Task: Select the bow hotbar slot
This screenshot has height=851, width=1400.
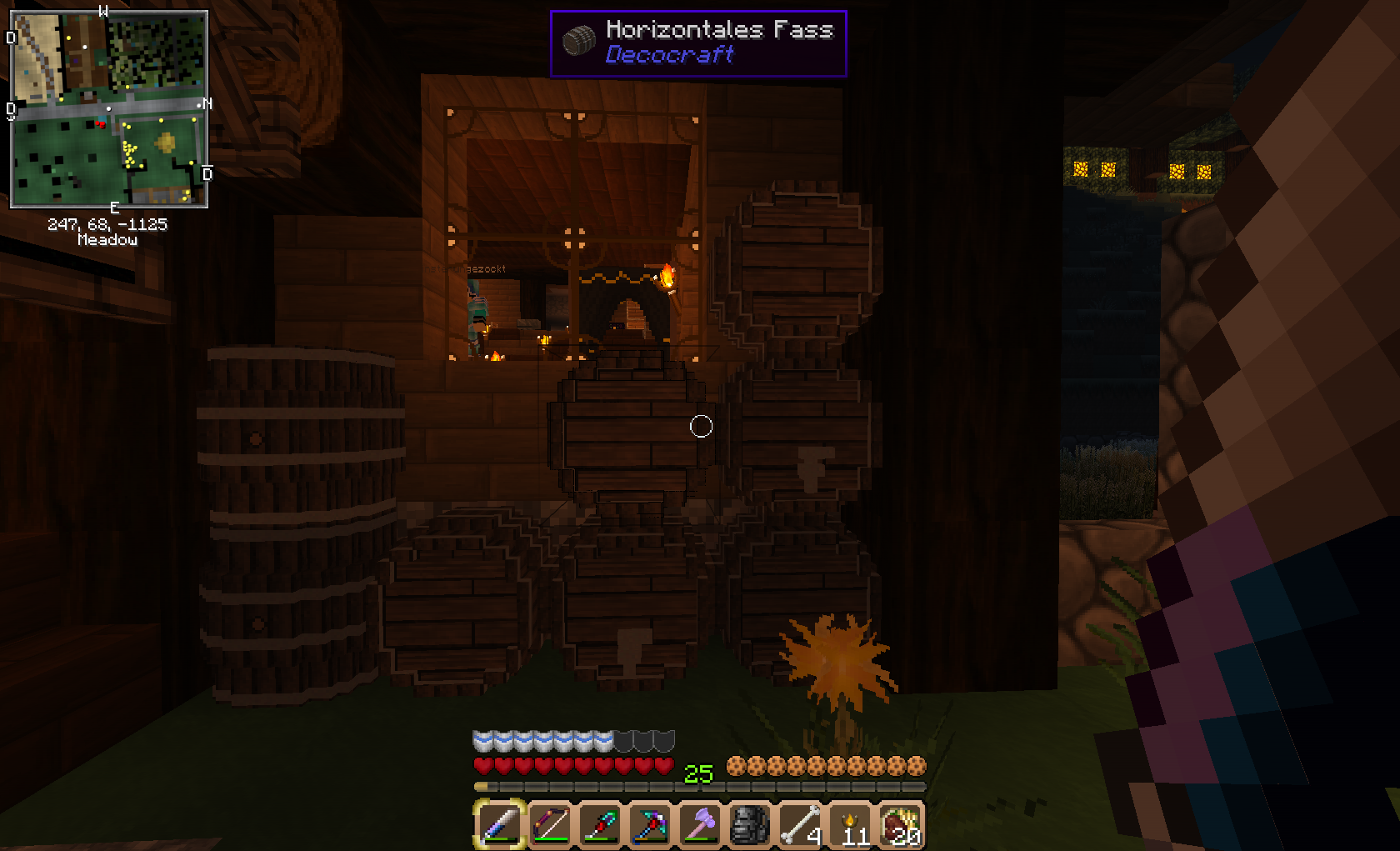Action: click(550, 824)
